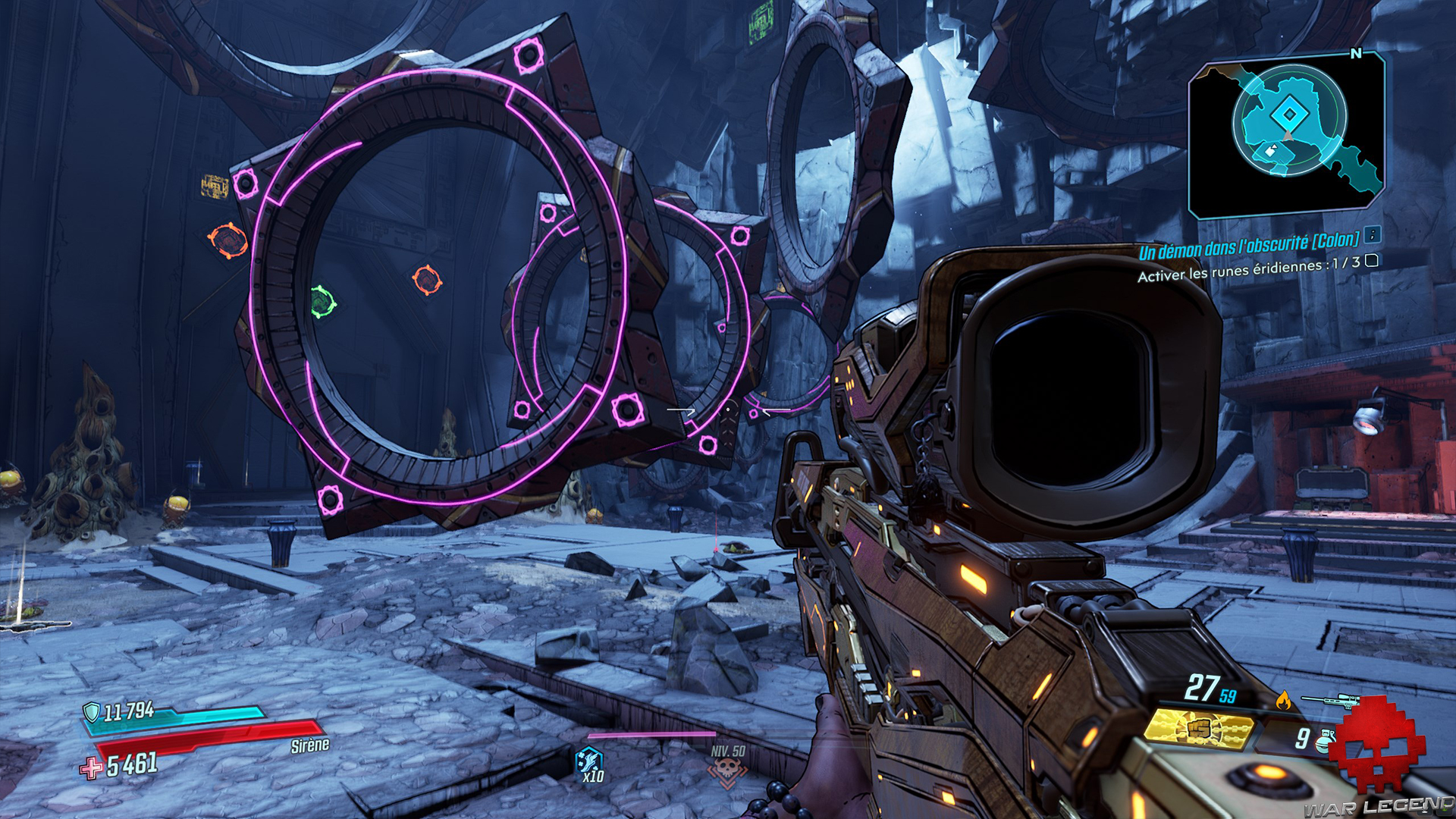Activate the Siren action skill icon
The height and width of the screenshot is (819, 1456).
pyautogui.click(x=589, y=761)
